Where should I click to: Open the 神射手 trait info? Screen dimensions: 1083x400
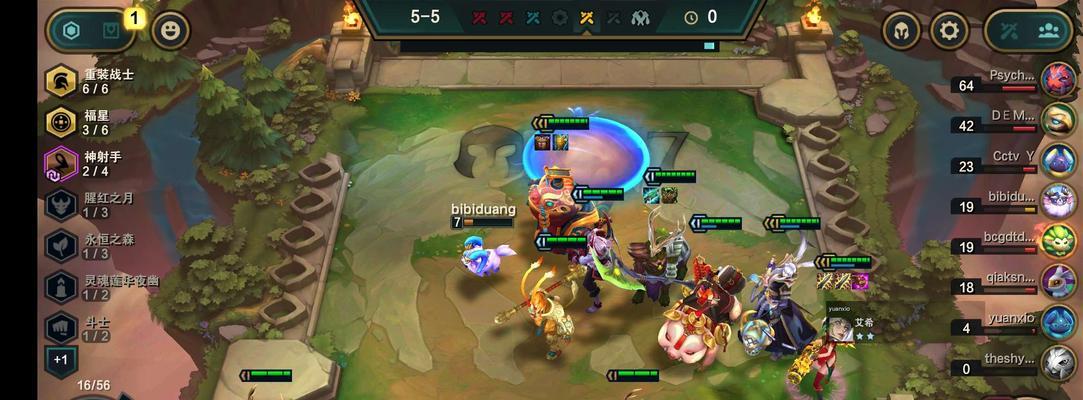pyautogui.click(x=62, y=163)
